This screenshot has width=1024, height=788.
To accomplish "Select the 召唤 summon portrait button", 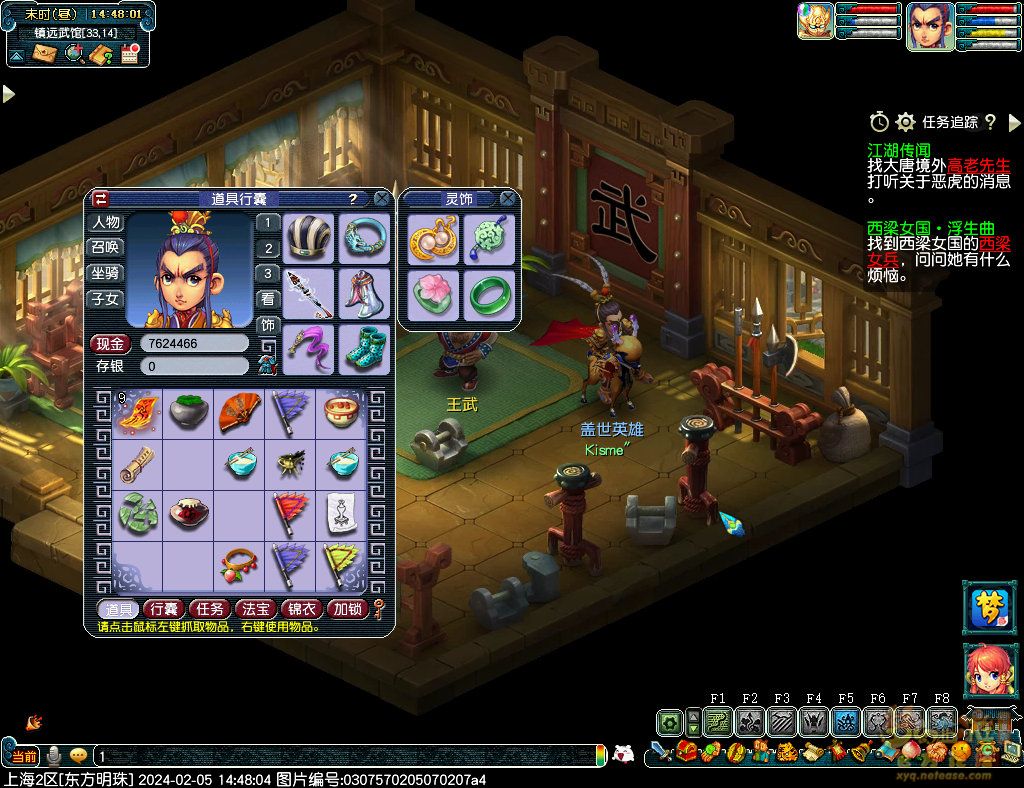I will tap(105, 247).
